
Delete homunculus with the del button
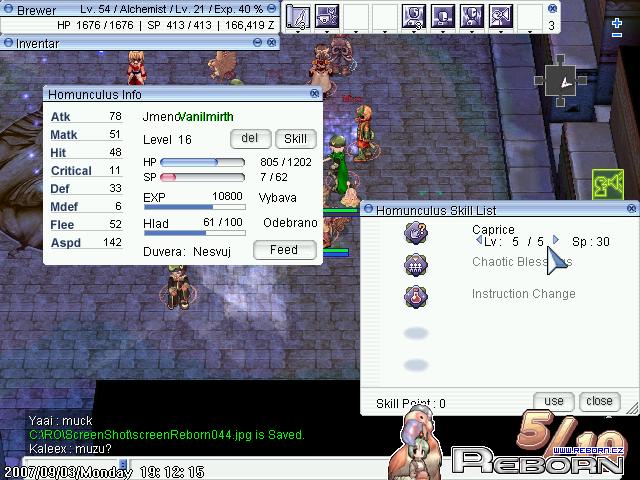(x=250, y=139)
